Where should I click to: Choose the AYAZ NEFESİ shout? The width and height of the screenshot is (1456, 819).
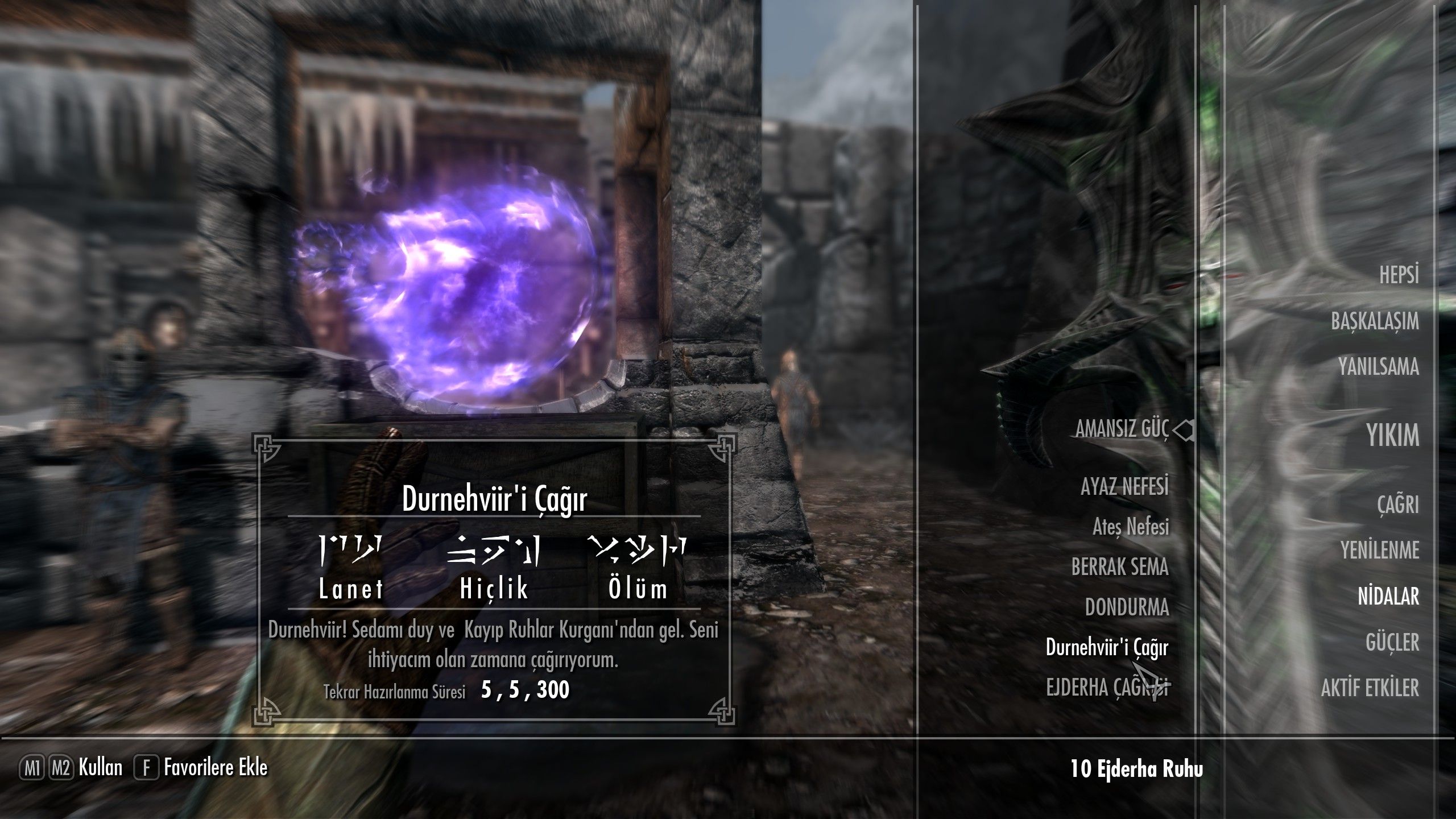(1124, 487)
